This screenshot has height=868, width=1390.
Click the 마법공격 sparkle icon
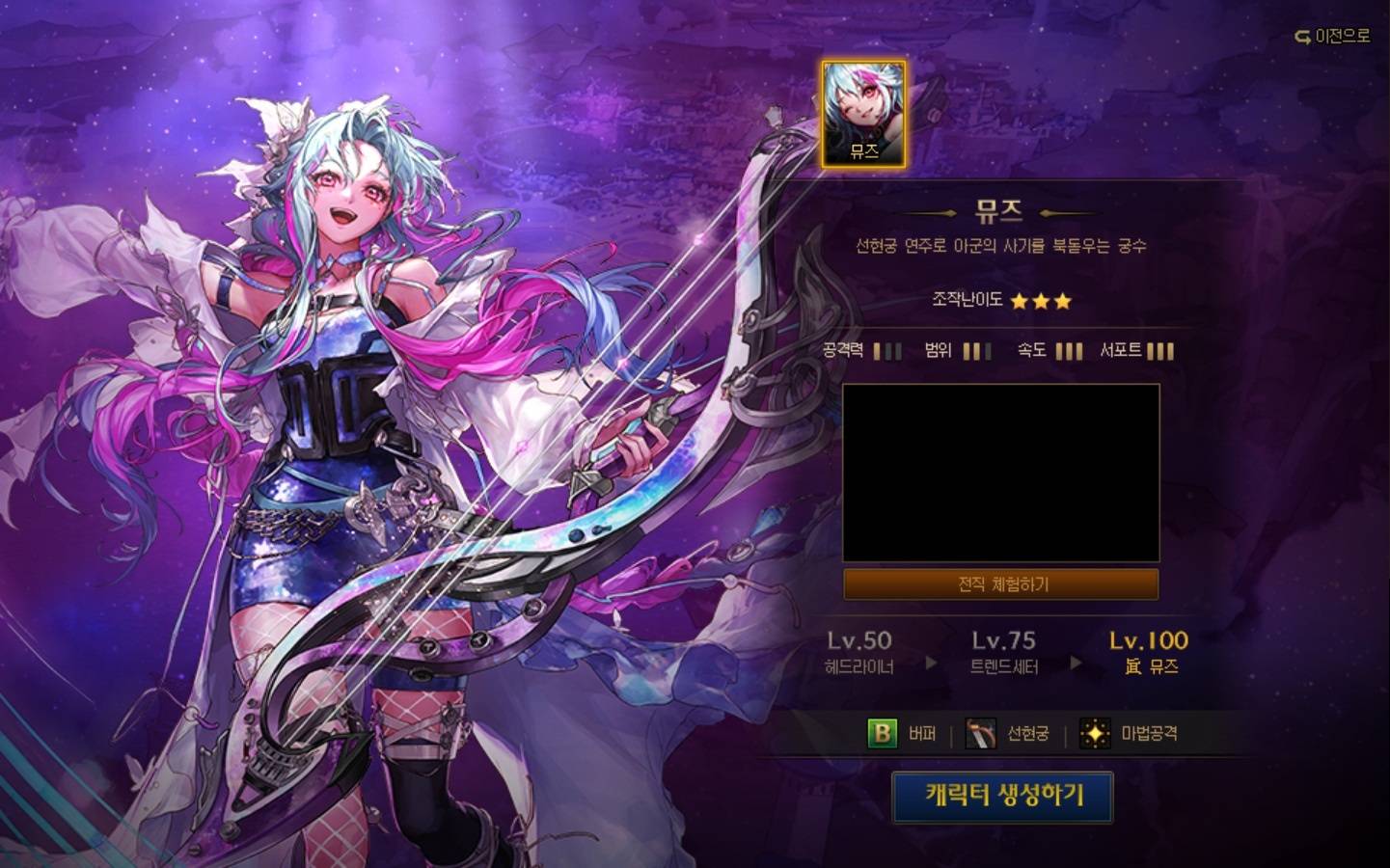(1095, 734)
